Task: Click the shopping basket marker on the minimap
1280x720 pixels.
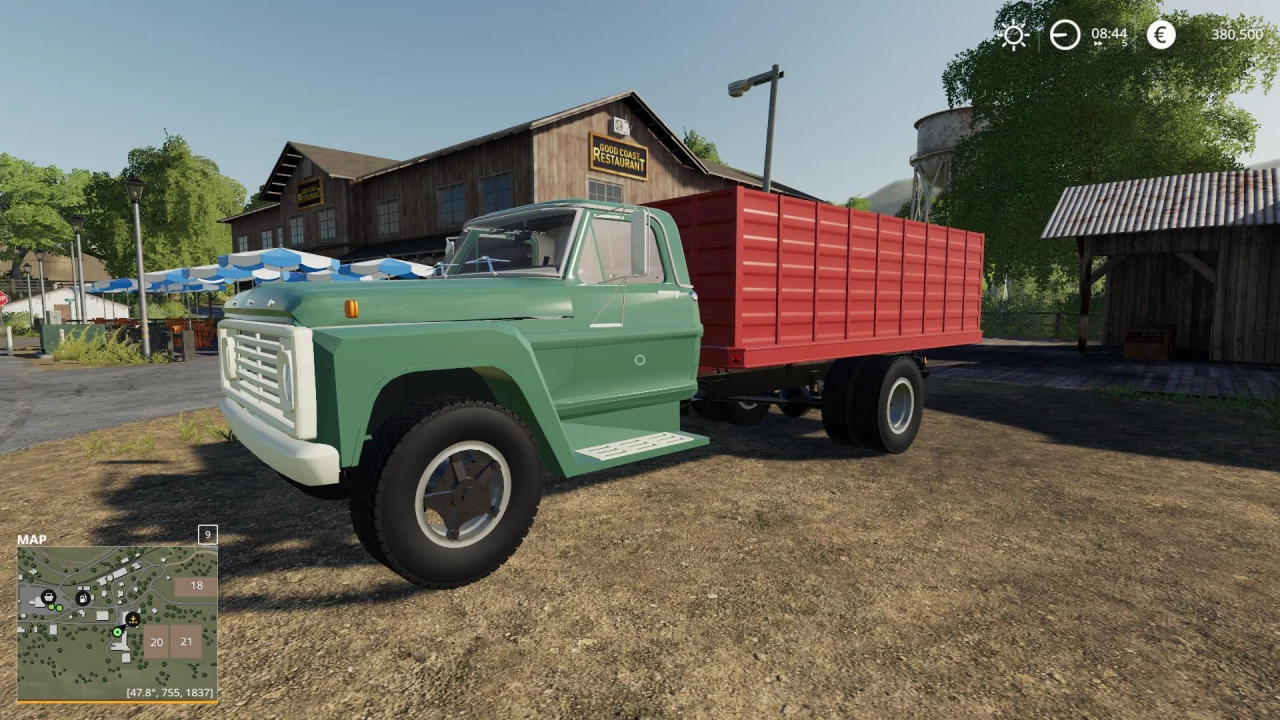Action: (x=48, y=597)
